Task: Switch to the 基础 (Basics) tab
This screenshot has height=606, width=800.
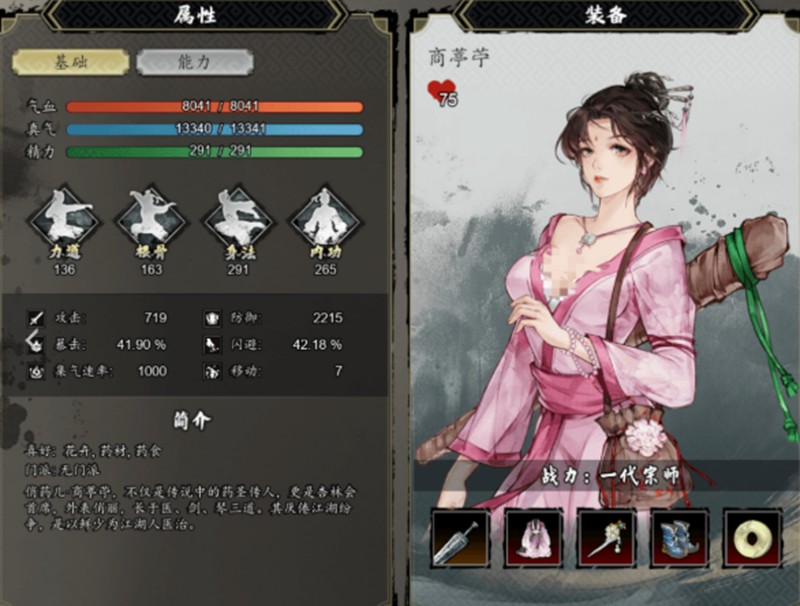Action: pyautogui.click(x=70, y=62)
